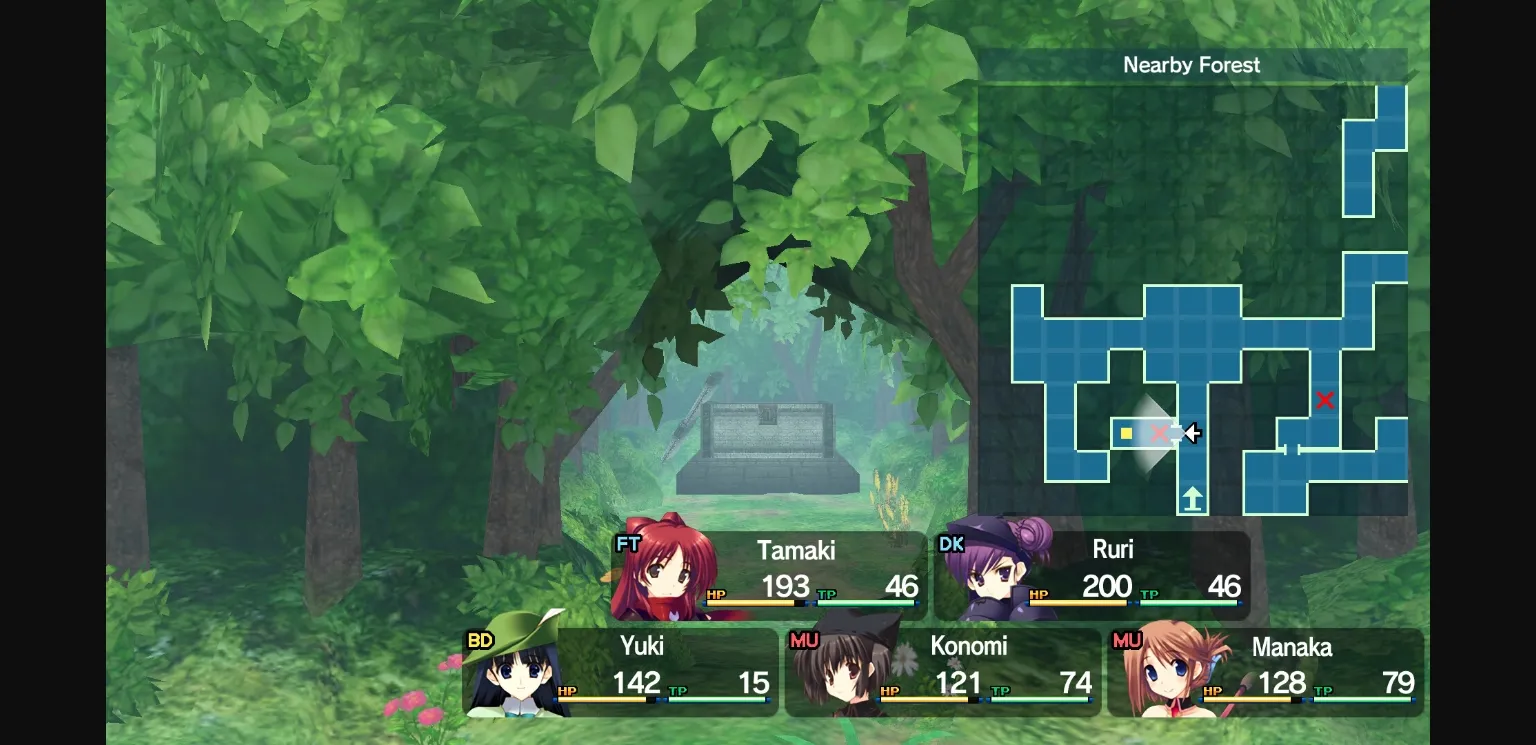Click the faded X marker beside the player arrow
Screen dimensions: 1536x745
pyautogui.click(x=1158, y=433)
